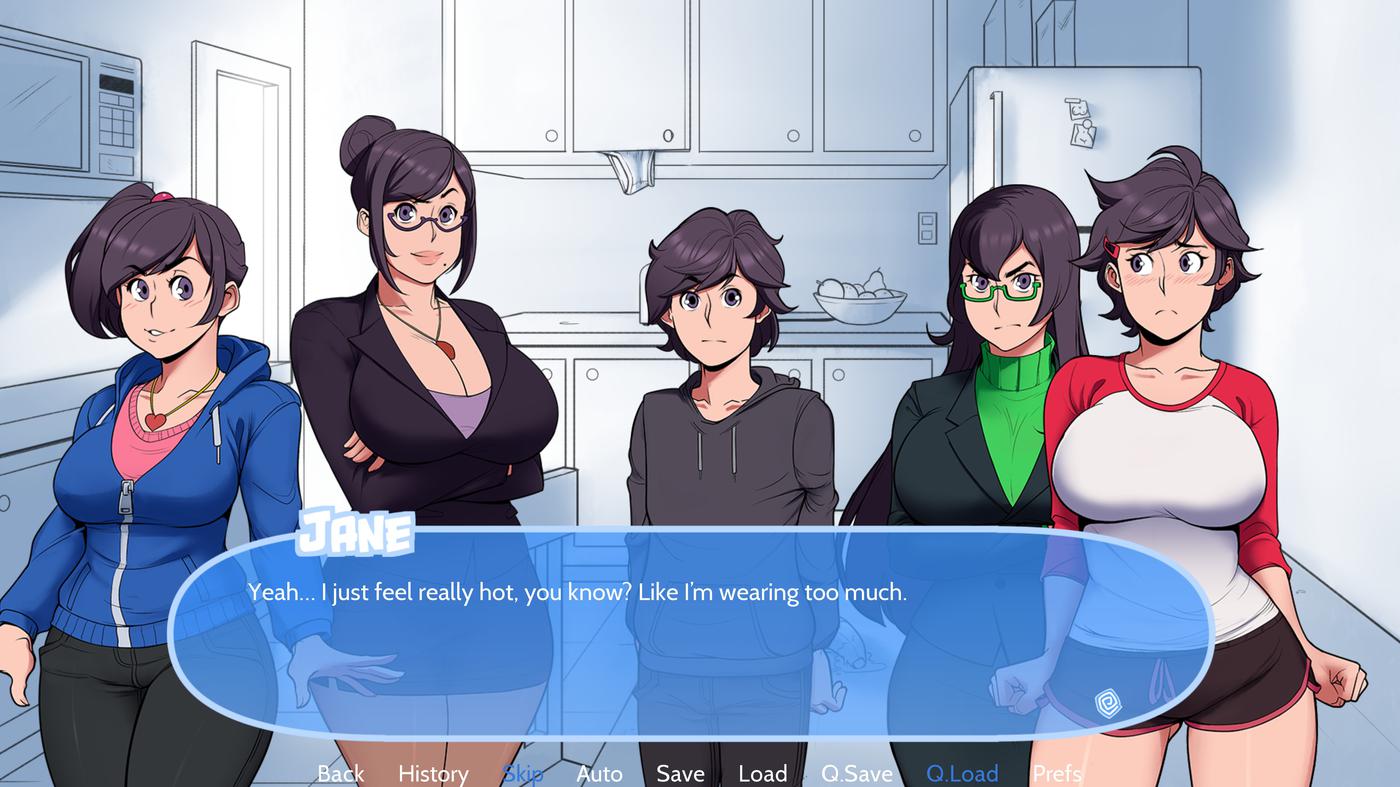Click Q.Load to restore quick save
Viewport: 1400px width, 787px height.
pyautogui.click(x=961, y=773)
